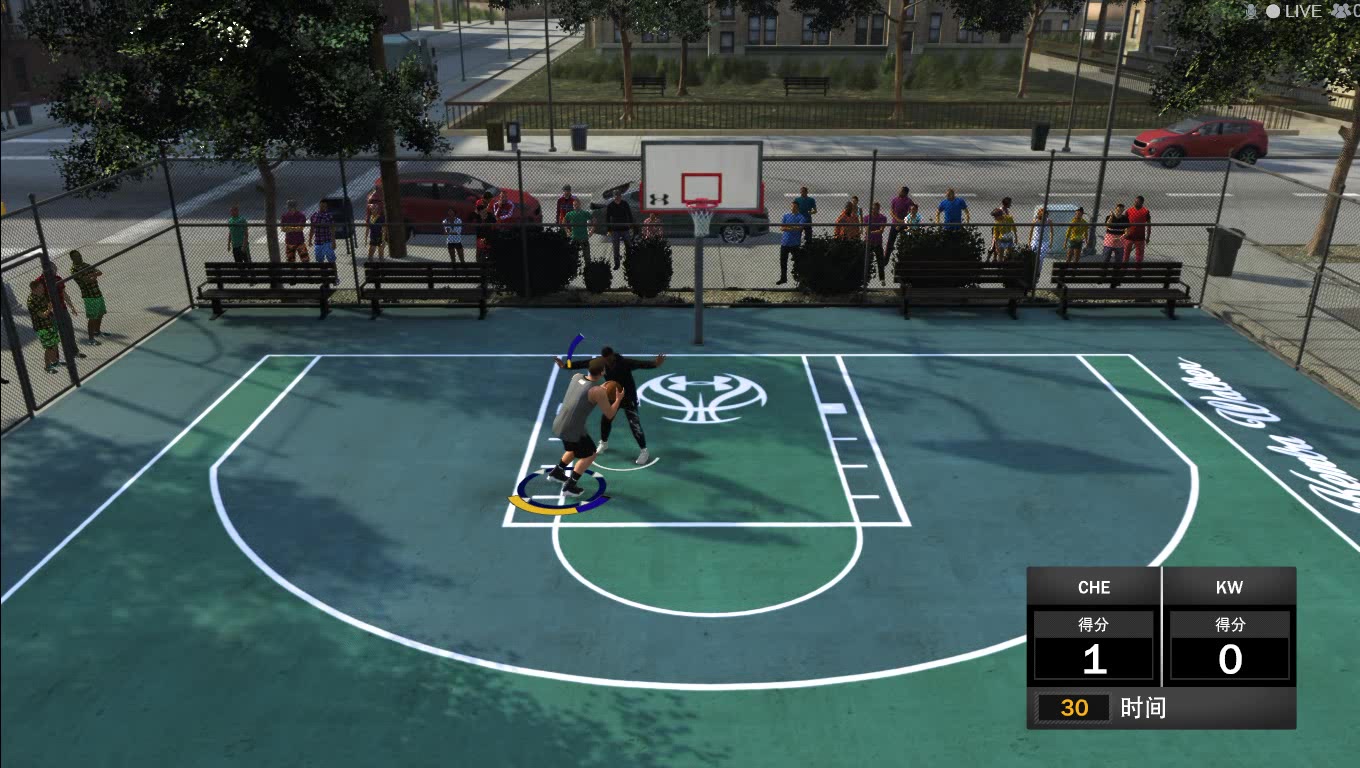This screenshot has height=768, width=1360.
Task: Click the 30 second timer field
Action: [1075, 707]
